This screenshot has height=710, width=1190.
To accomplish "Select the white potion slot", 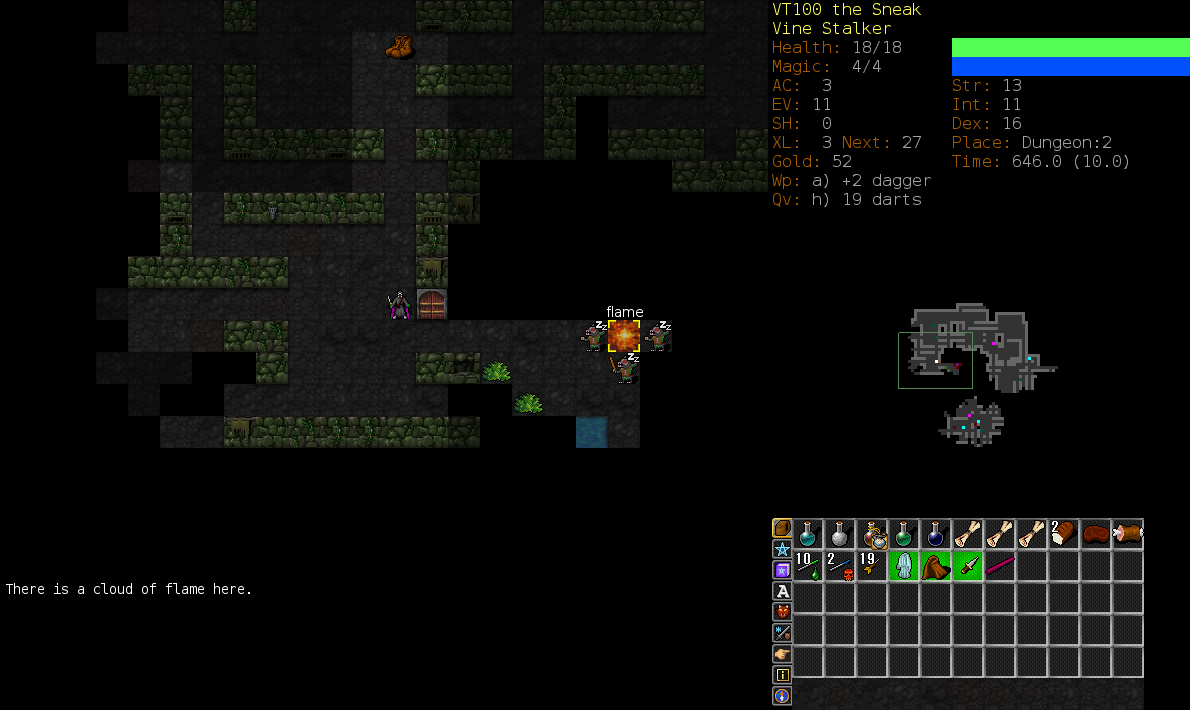I will point(840,534).
